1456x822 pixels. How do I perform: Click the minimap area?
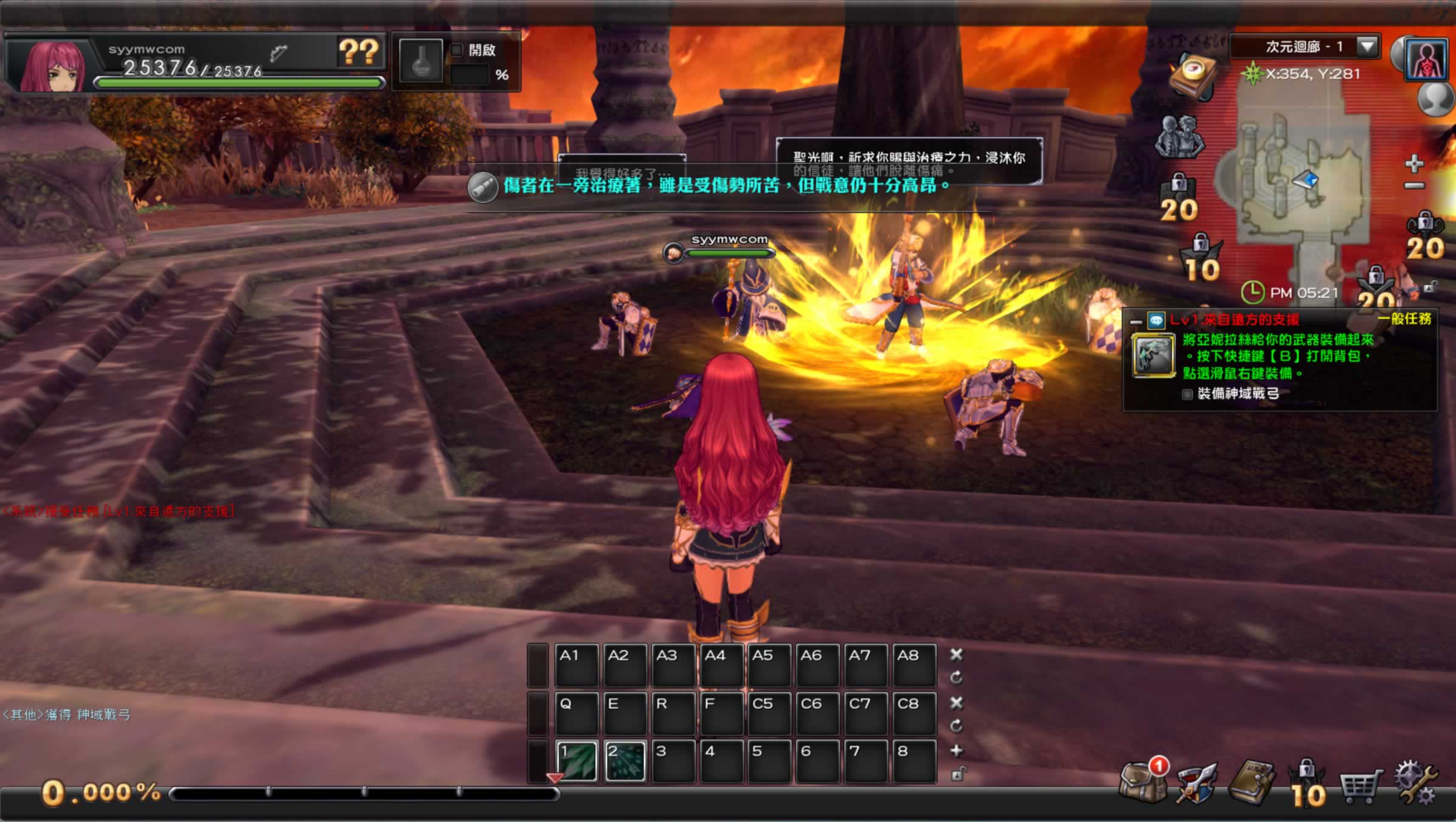1302,183
